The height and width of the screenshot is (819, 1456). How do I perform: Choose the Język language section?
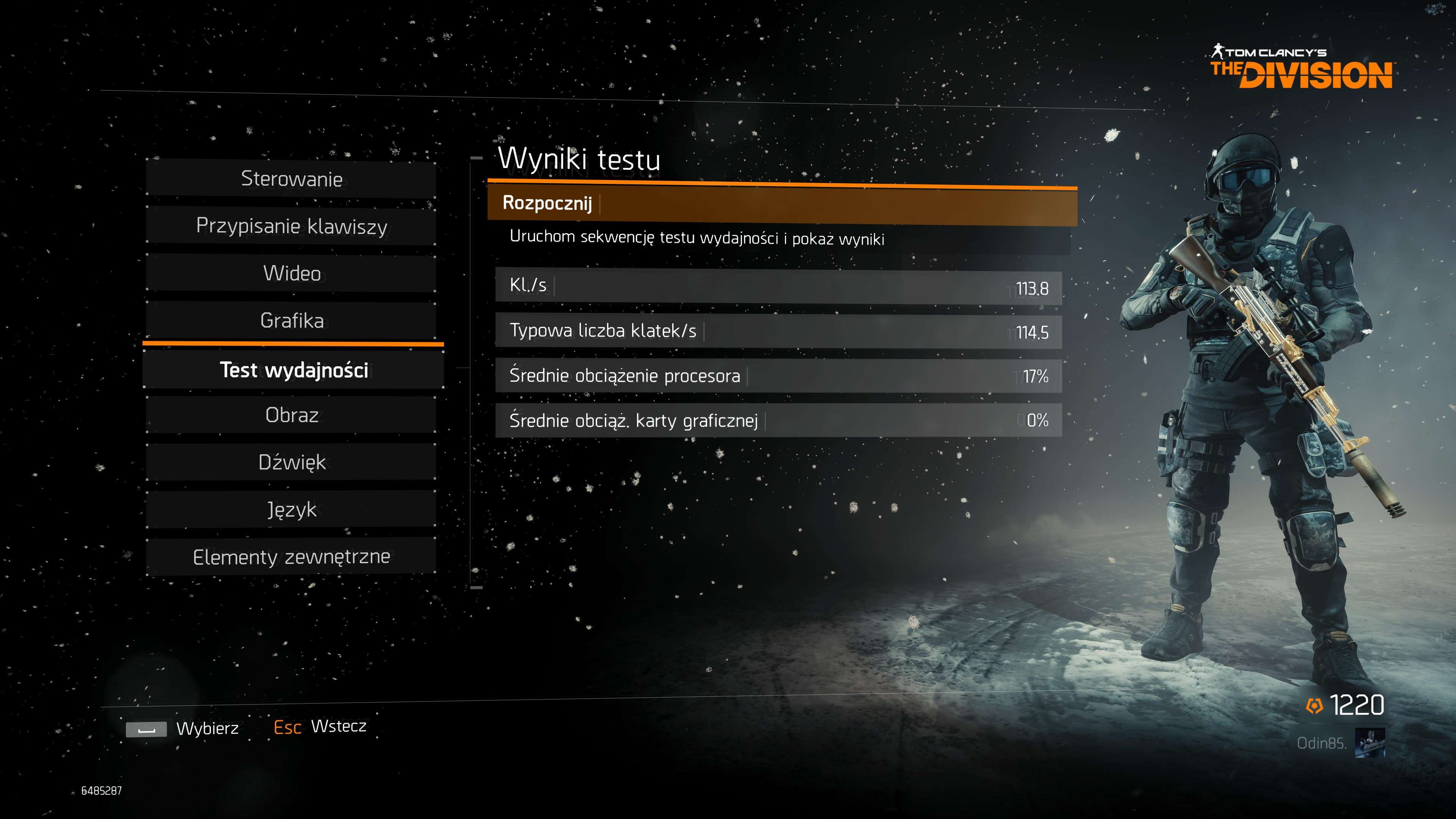pos(292,510)
